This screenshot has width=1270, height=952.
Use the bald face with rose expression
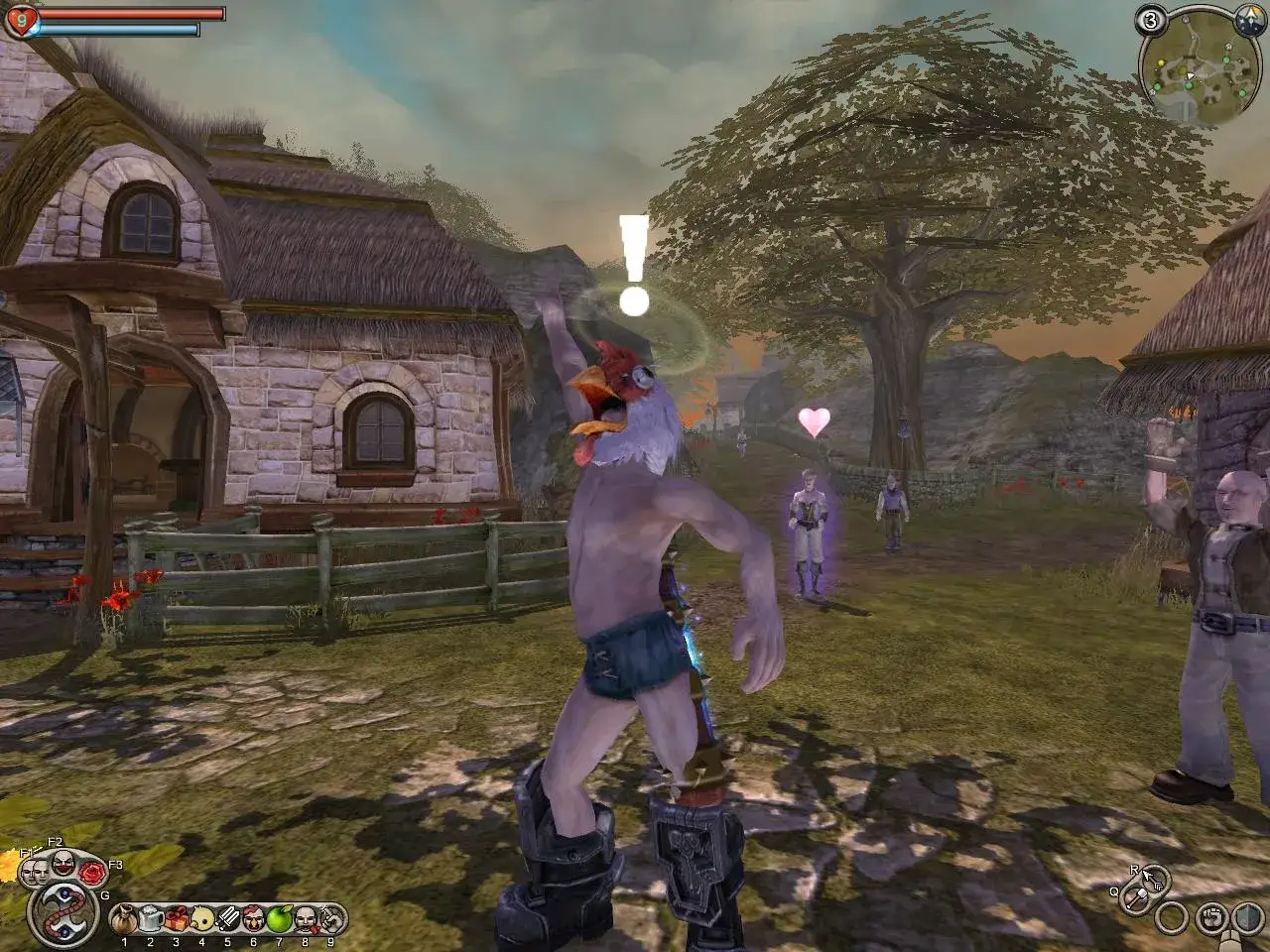coord(305,919)
